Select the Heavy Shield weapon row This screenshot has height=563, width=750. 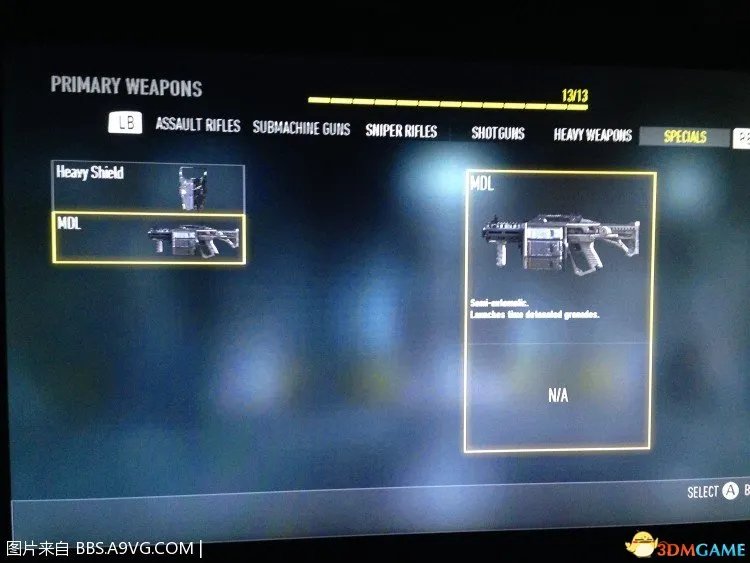pos(148,186)
